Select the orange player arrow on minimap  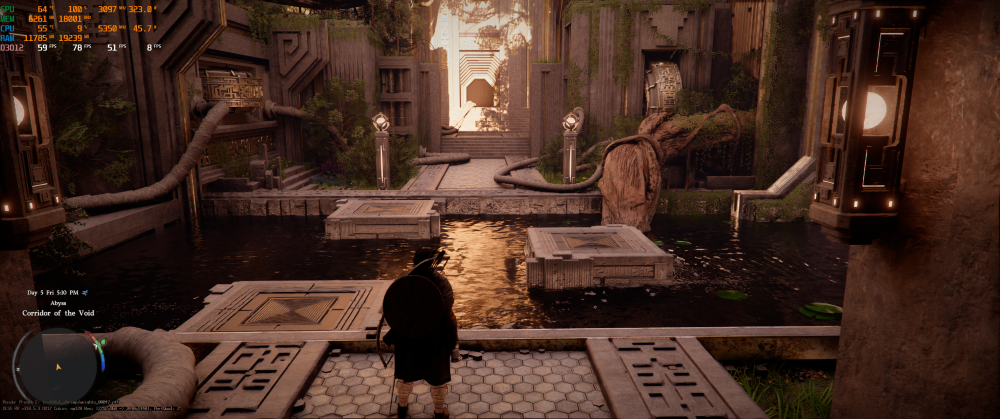[x=57, y=367]
